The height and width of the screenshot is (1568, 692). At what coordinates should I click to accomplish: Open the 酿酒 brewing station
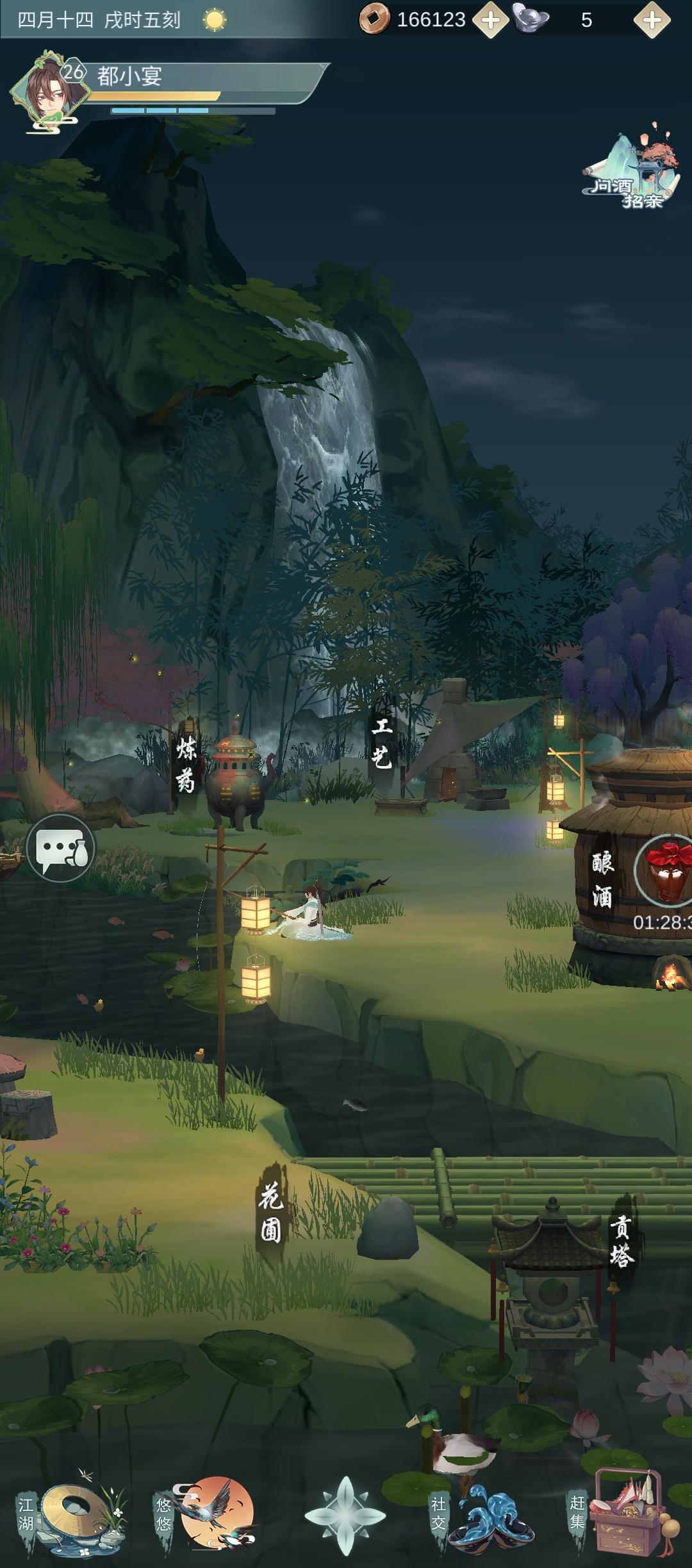tap(602, 880)
